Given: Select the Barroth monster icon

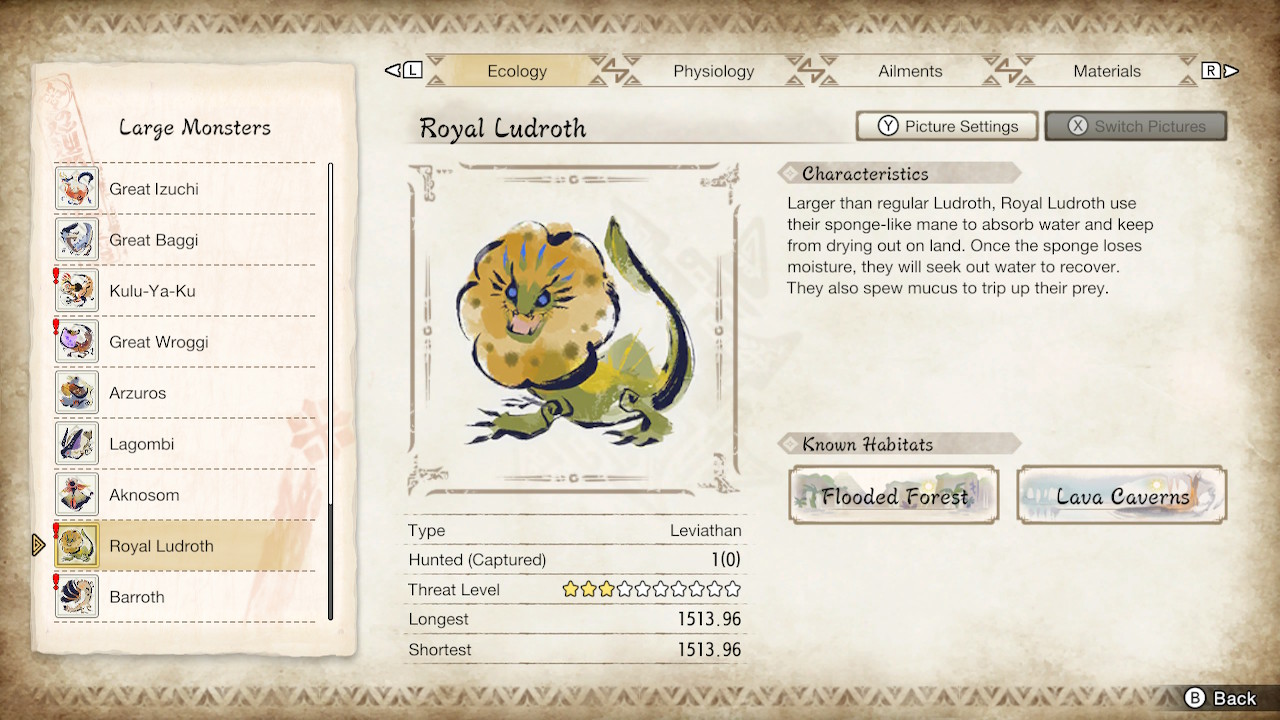Looking at the screenshot, I should click(x=76, y=596).
